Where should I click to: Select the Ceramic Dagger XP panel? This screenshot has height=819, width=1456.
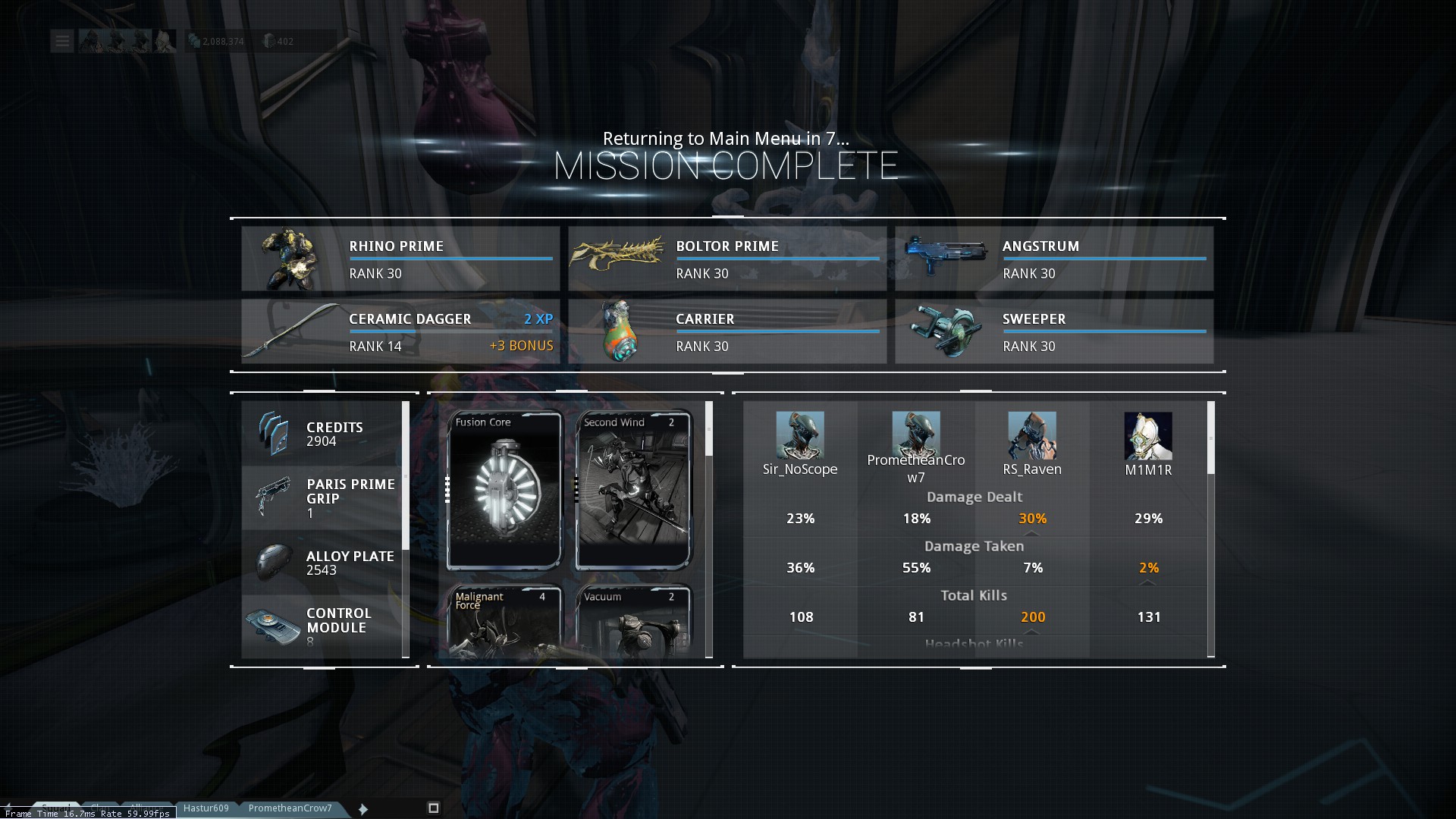(400, 331)
